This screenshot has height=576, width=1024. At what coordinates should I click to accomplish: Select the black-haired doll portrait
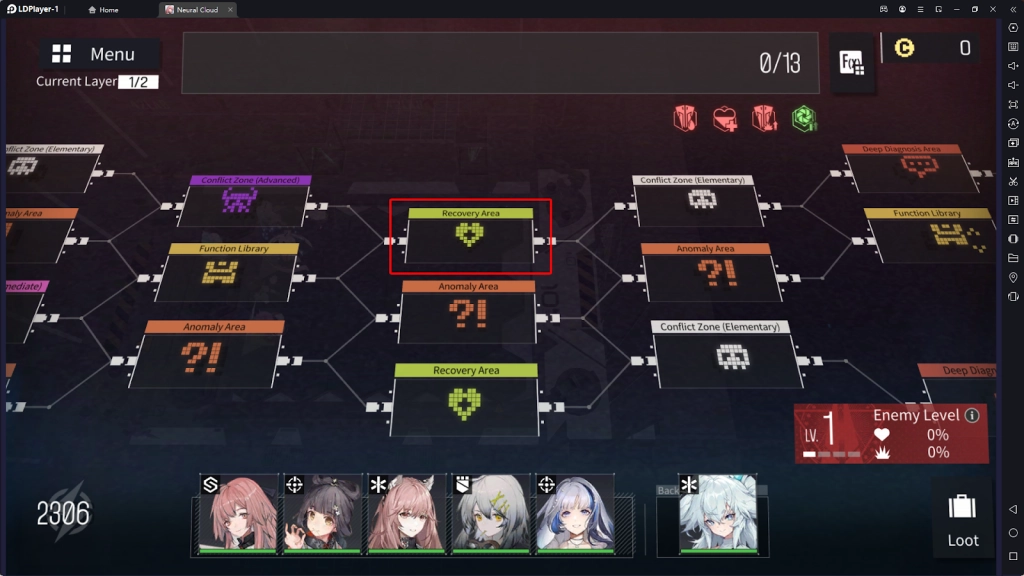322,513
